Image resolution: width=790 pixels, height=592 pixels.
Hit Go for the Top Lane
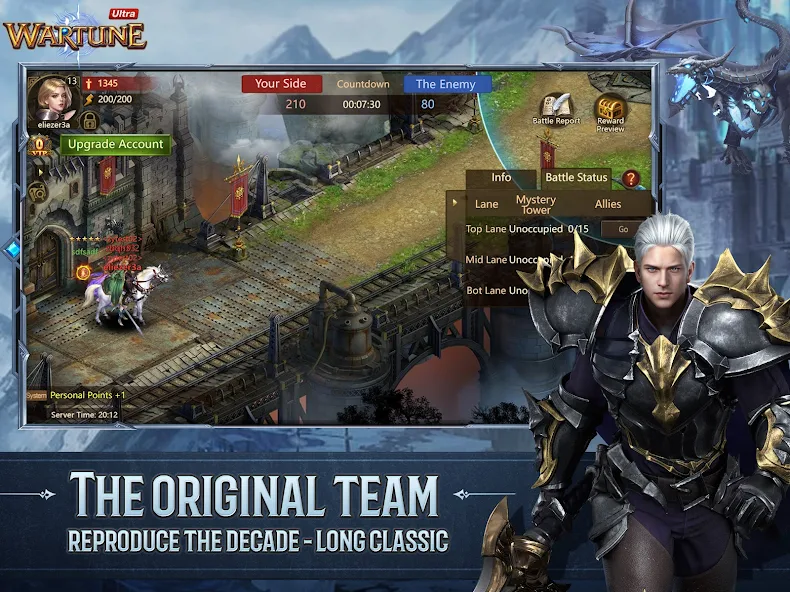coord(623,229)
